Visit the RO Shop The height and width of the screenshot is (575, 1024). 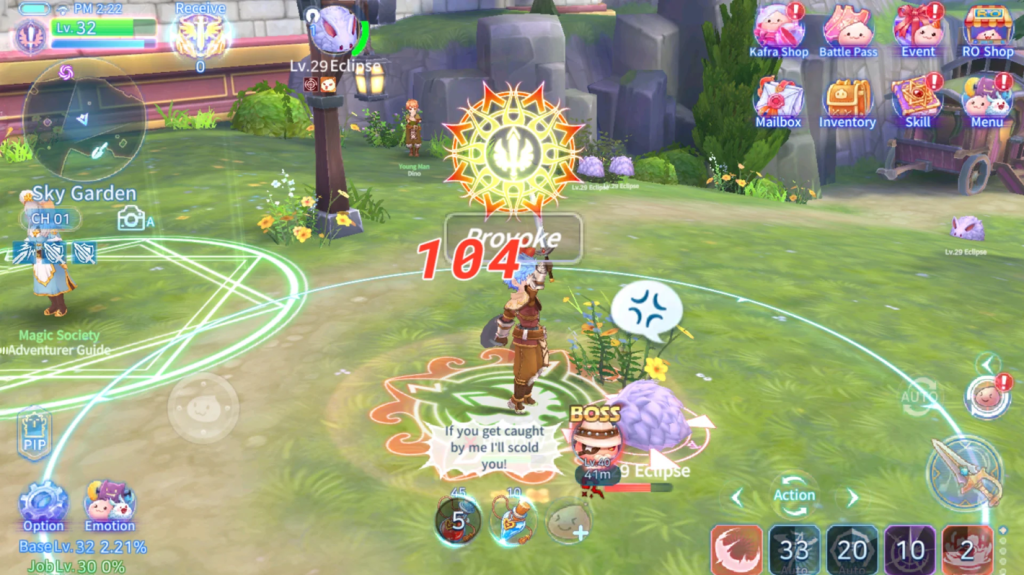point(987,28)
